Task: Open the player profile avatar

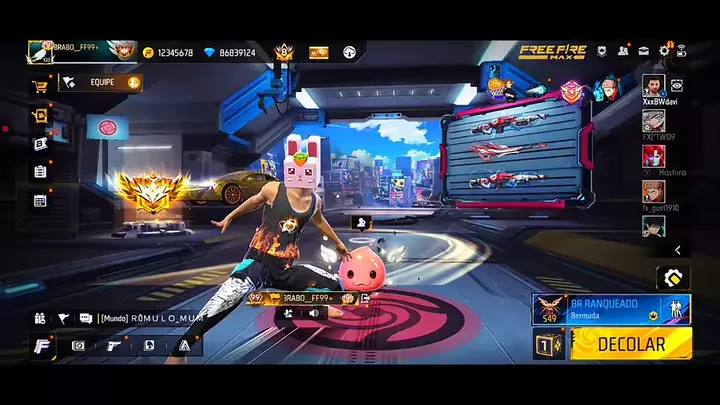Action: point(40,51)
